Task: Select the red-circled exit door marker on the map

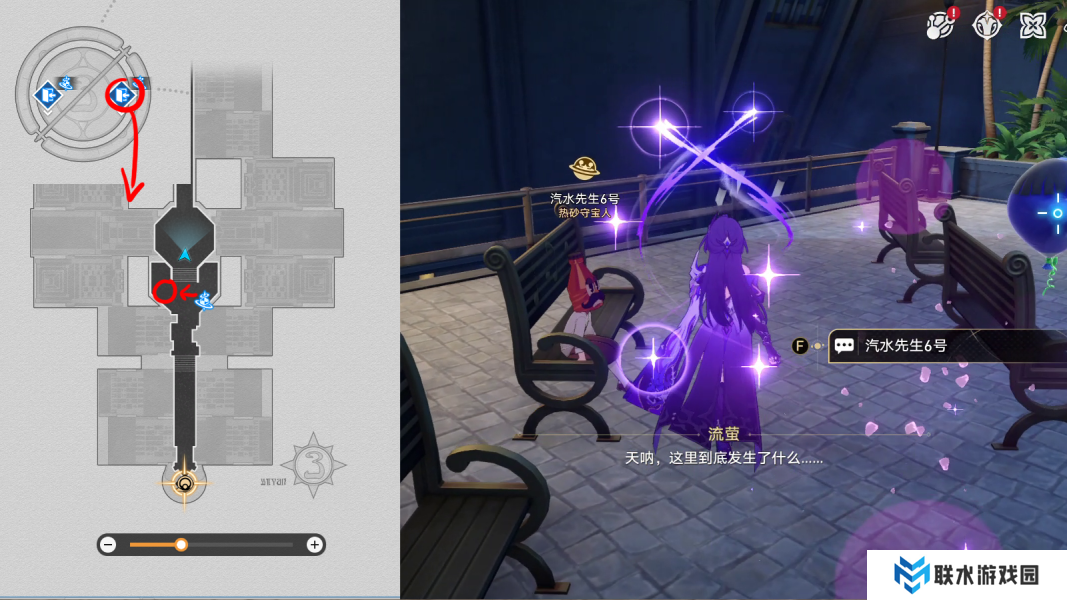Action: point(124,95)
